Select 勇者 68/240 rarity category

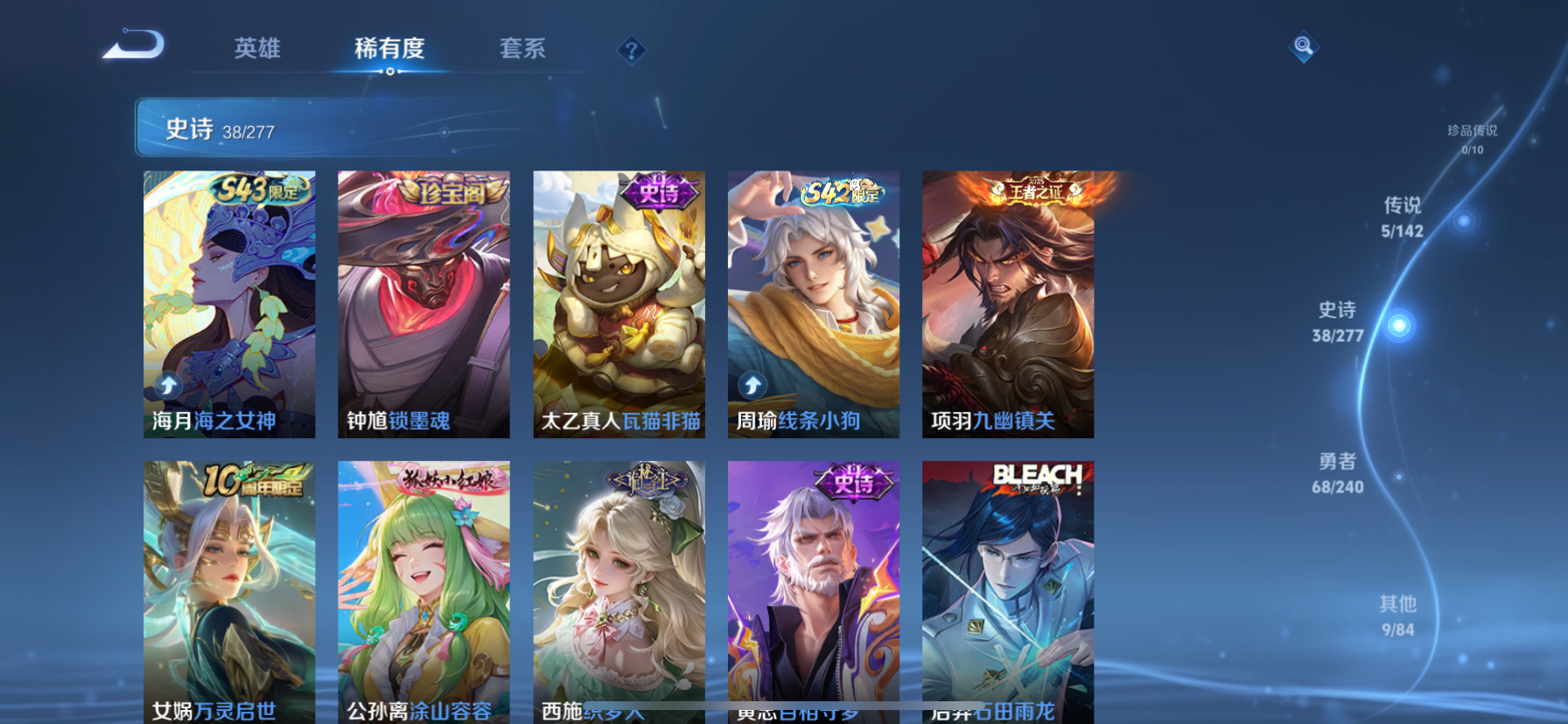coord(1336,475)
